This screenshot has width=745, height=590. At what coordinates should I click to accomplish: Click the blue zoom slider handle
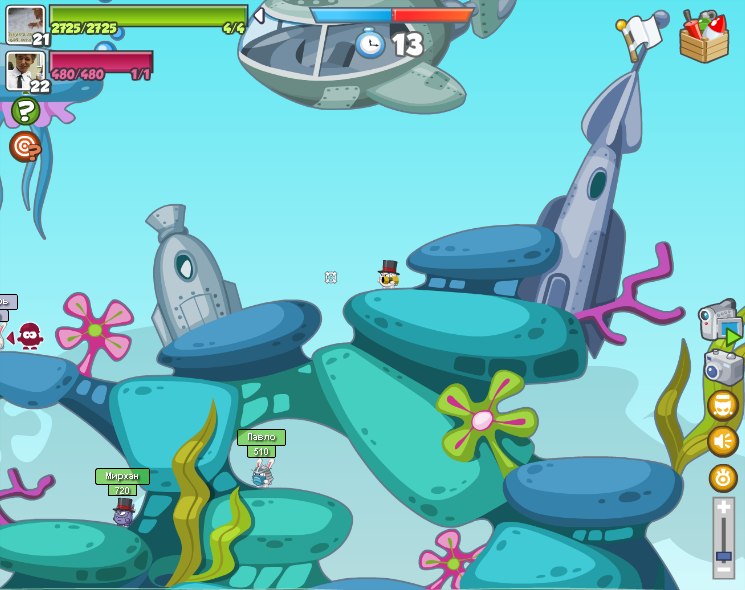[723, 554]
